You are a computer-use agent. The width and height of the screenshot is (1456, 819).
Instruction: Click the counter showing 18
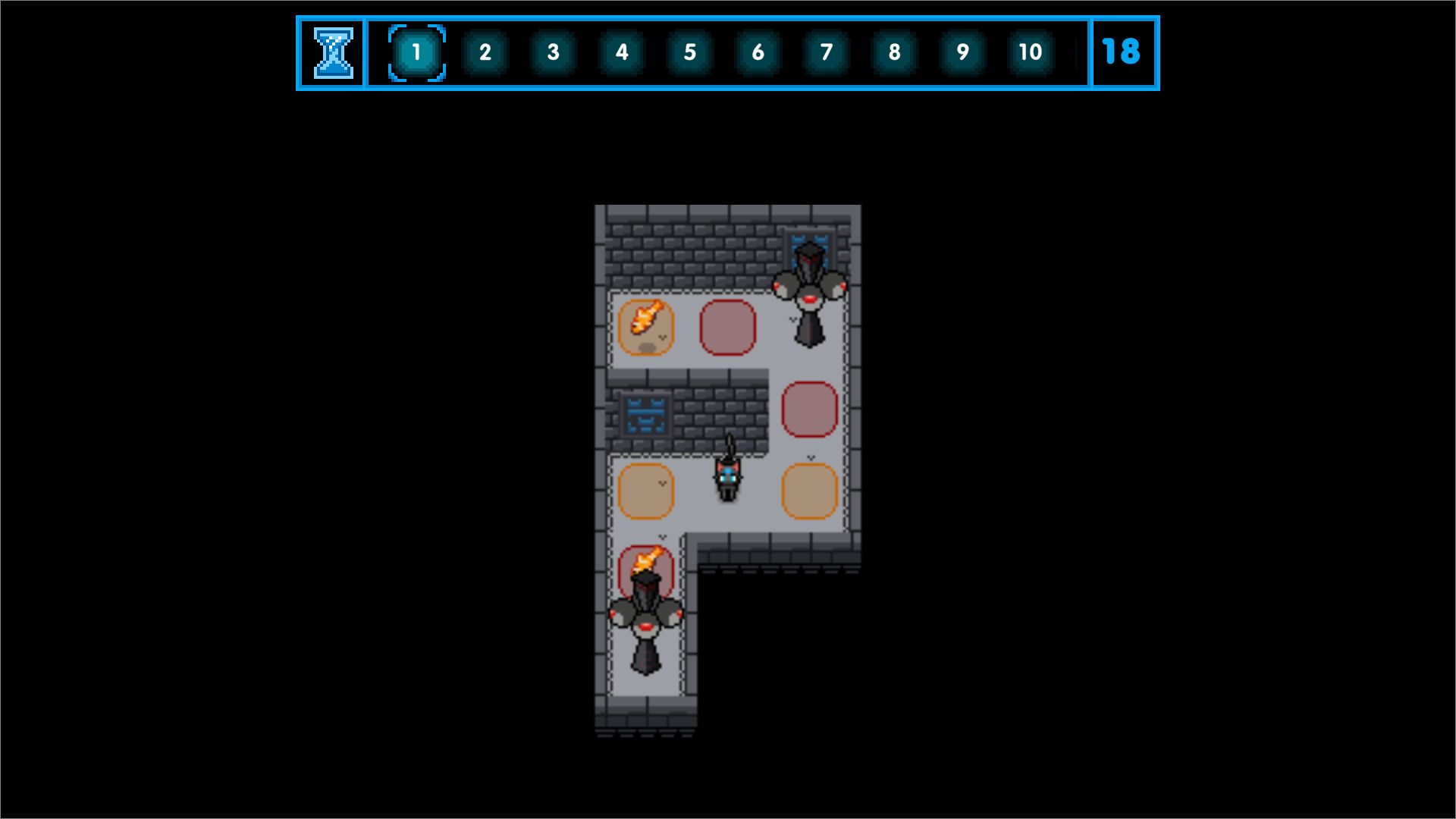1123,52
